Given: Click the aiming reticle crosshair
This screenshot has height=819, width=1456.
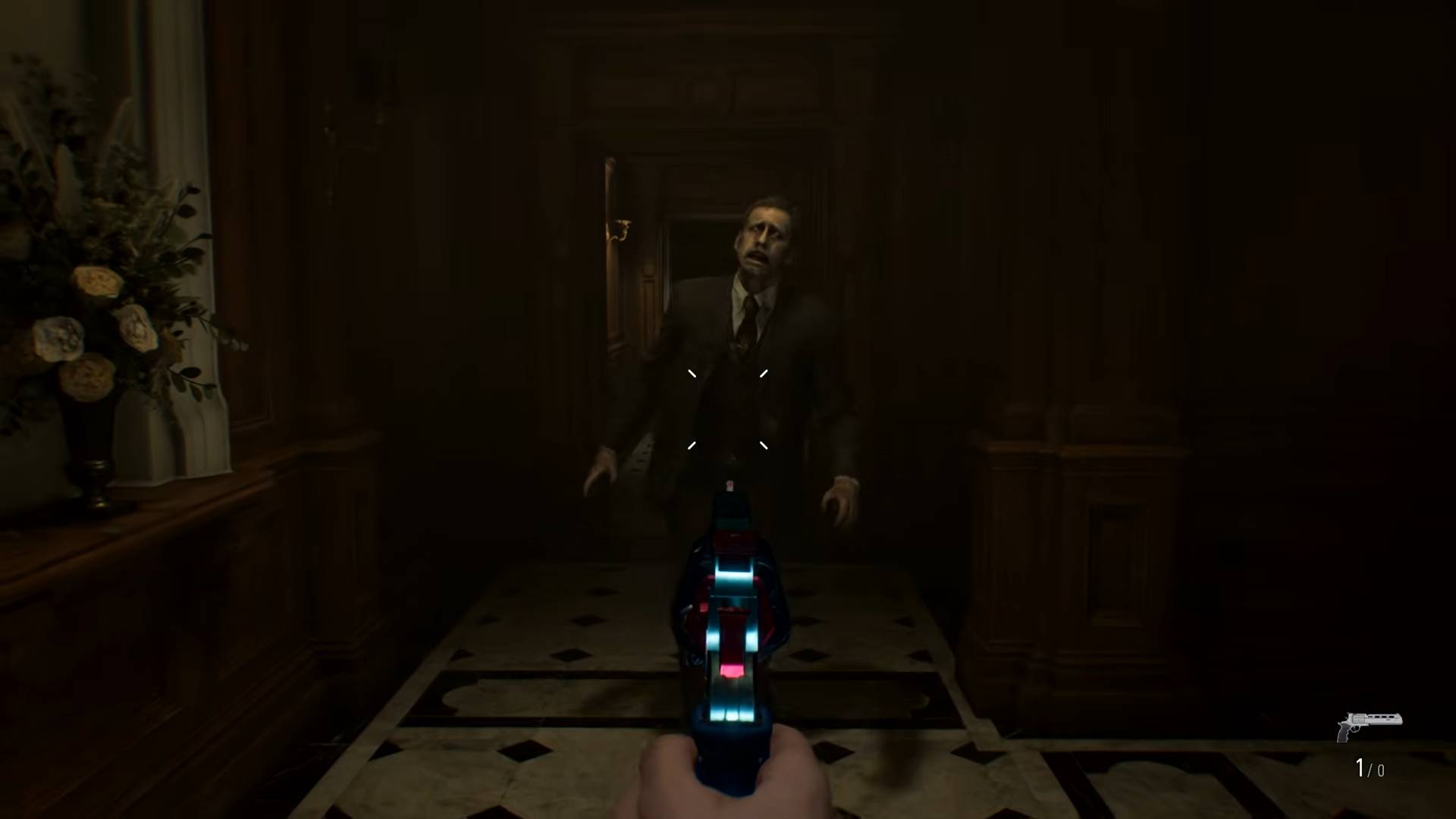Looking at the screenshot, I should tap(726, 408).
